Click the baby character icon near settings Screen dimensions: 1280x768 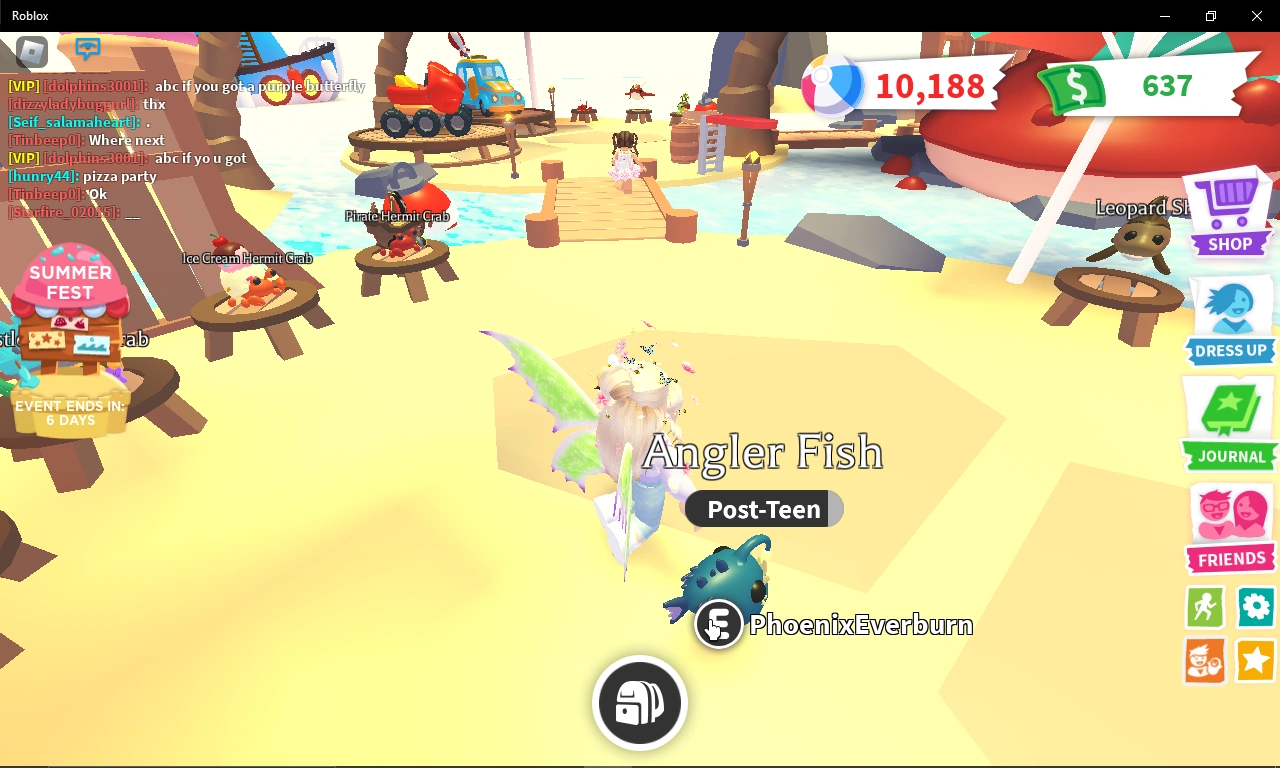point(1204,661)
